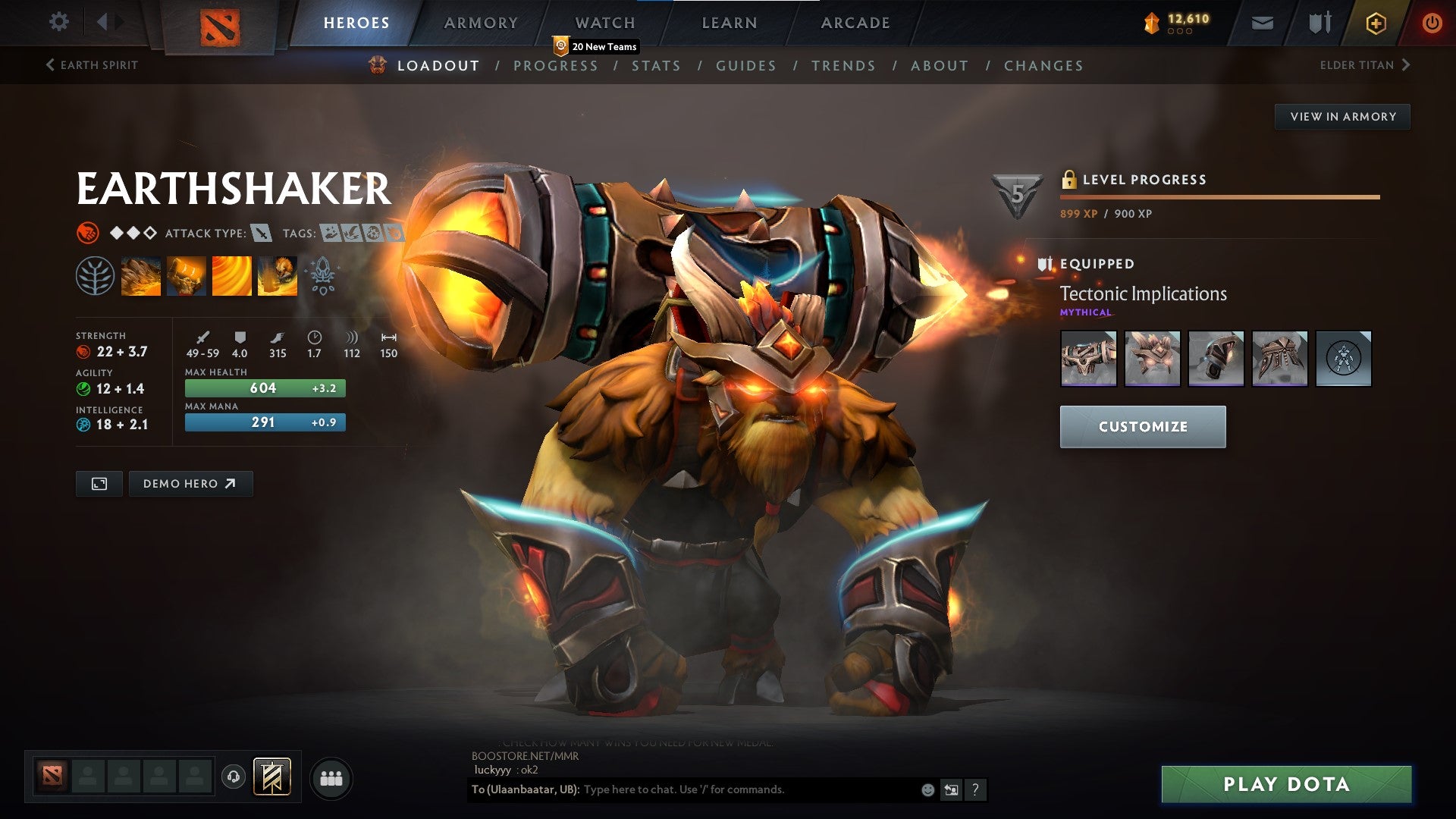Select the Aftershock ability icon
Image resolution: width=1456 pixels, height=819 pixels.
[x=231, y=275]
